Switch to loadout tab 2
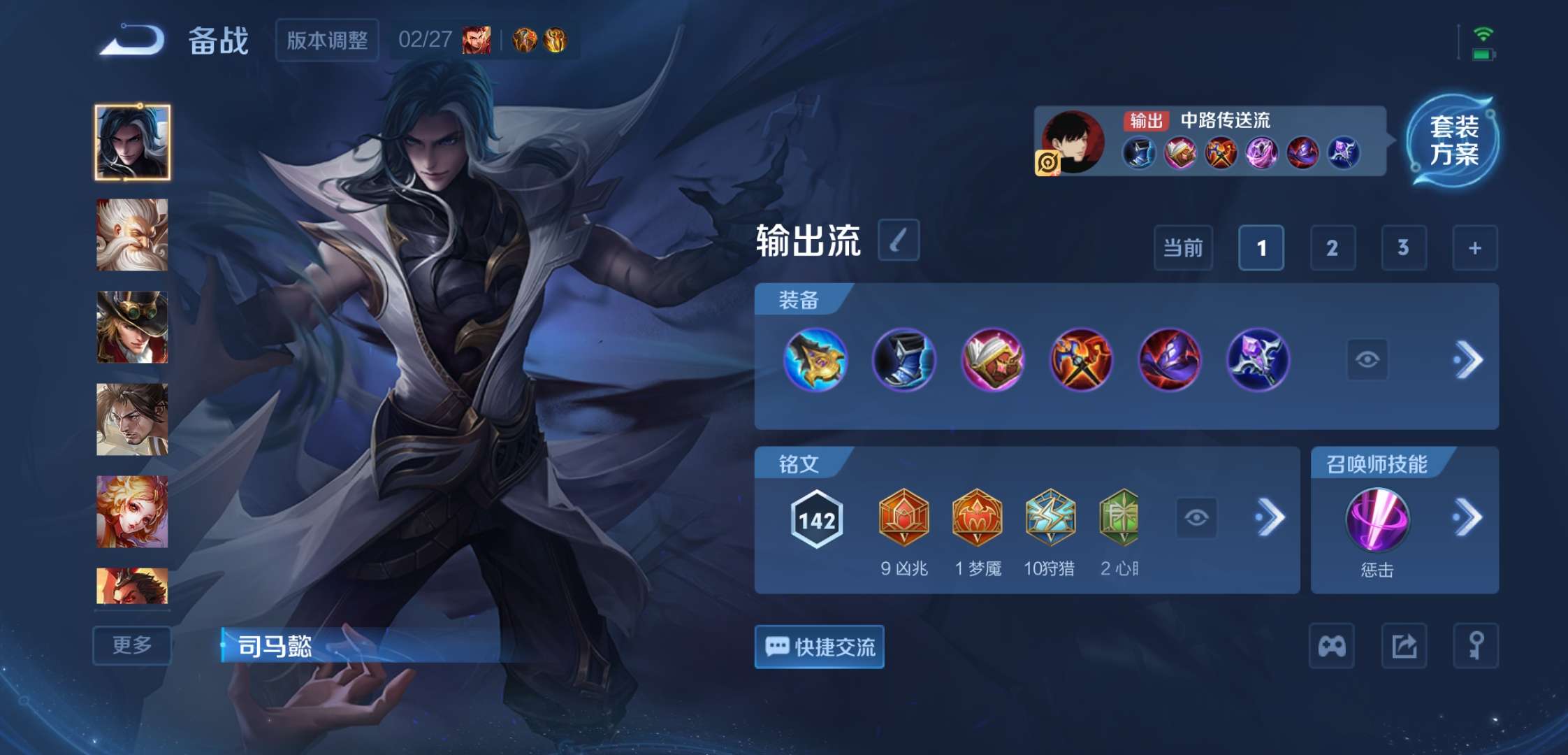 pyautogui.click(x=1333, y=248)
